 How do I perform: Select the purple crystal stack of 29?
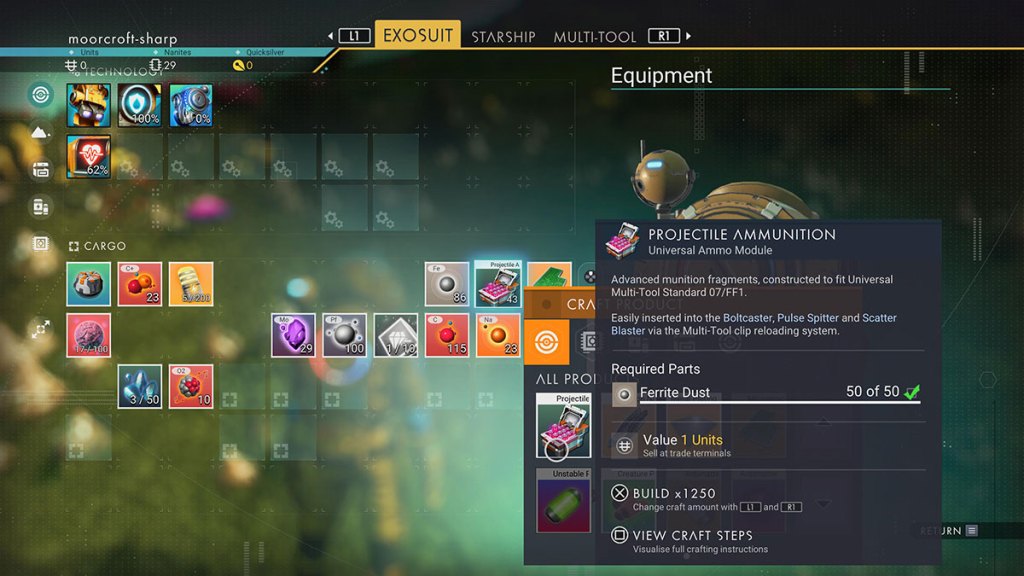[293, 335]
